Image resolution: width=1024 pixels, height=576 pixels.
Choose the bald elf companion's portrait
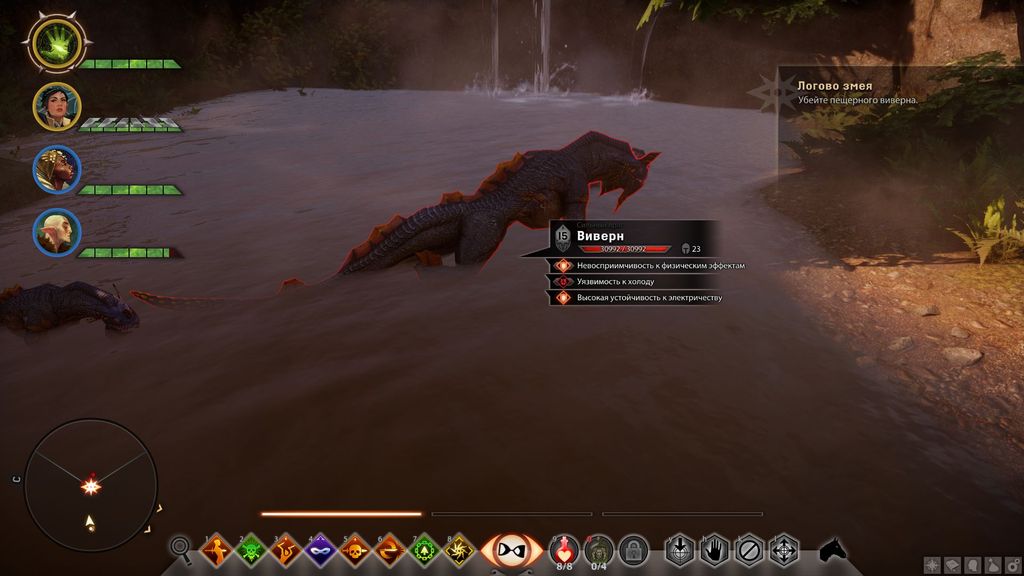[56, 233]
